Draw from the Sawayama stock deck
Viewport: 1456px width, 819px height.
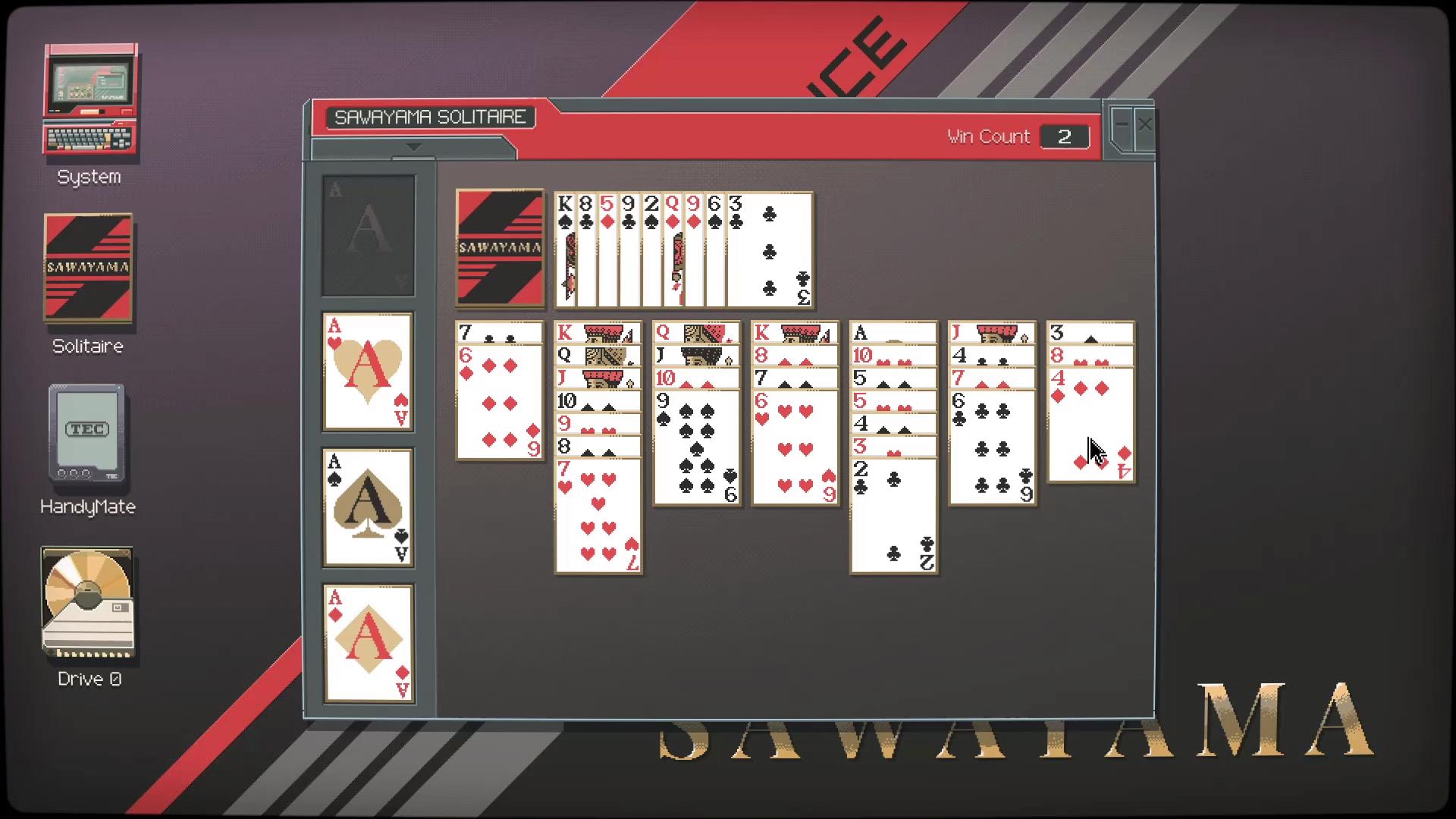[x=500, y=249]
